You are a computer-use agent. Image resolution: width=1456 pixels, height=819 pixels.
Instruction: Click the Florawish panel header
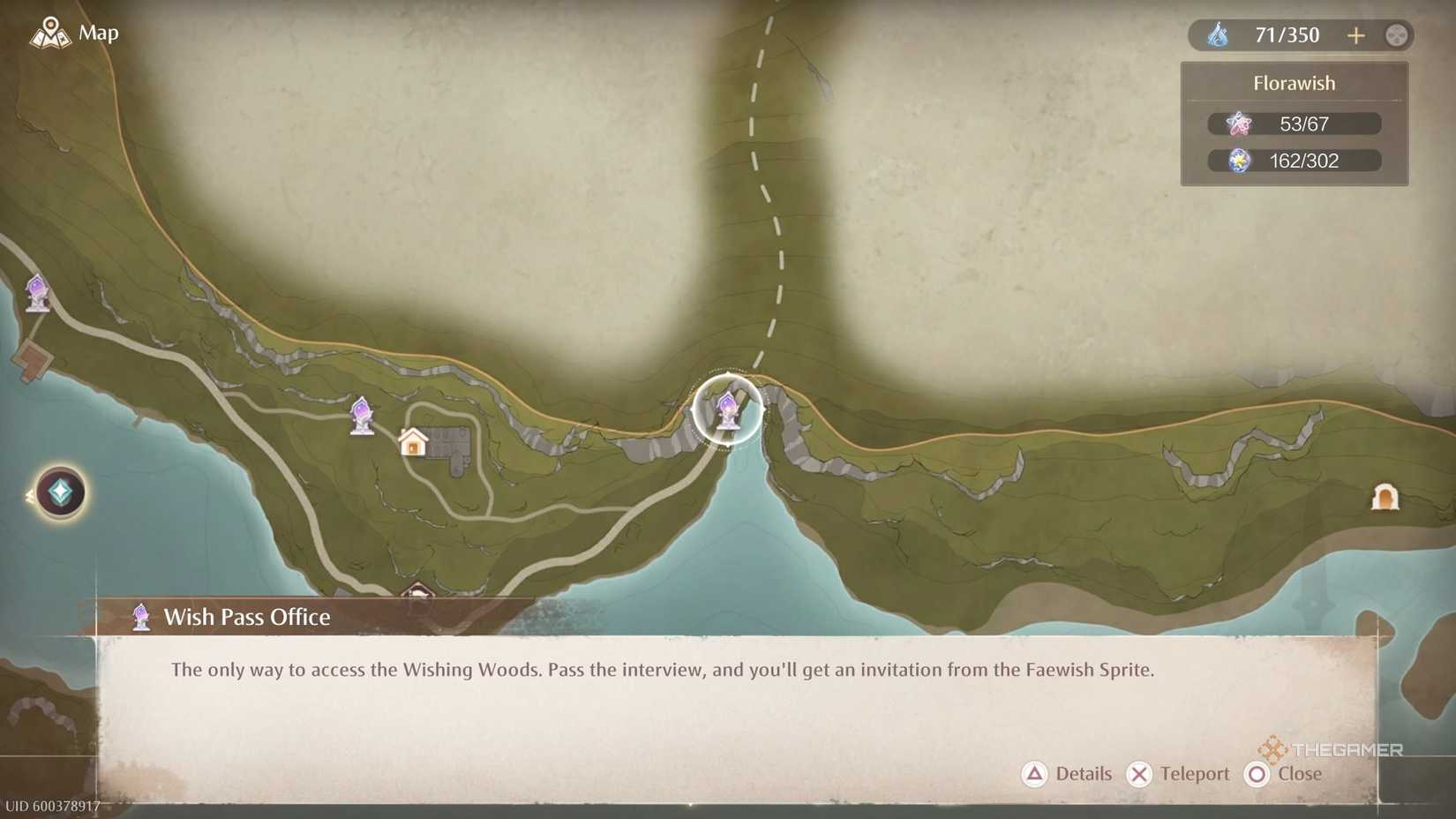click(x=1294, y=82)
